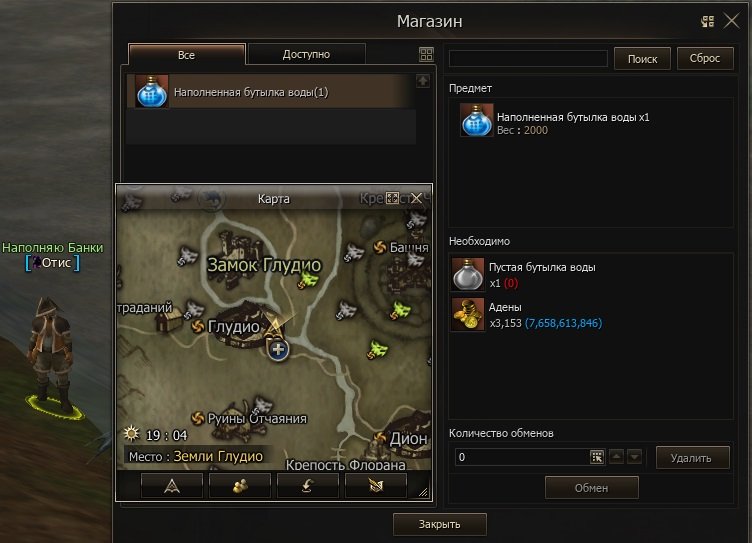
Task: Close the Магазин shop window
Action: 731,20
